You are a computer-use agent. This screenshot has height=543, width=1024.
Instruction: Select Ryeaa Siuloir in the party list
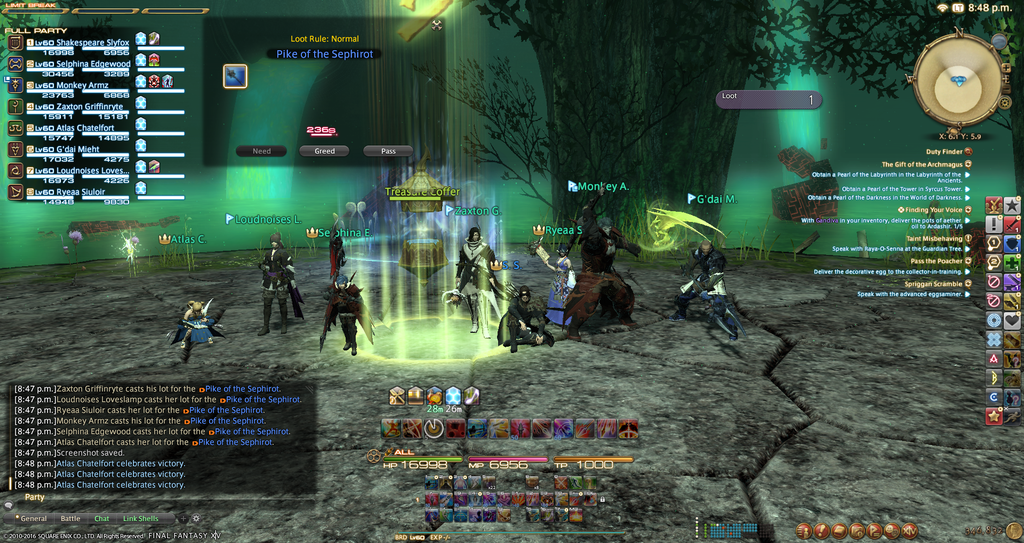tap(68, 192)
